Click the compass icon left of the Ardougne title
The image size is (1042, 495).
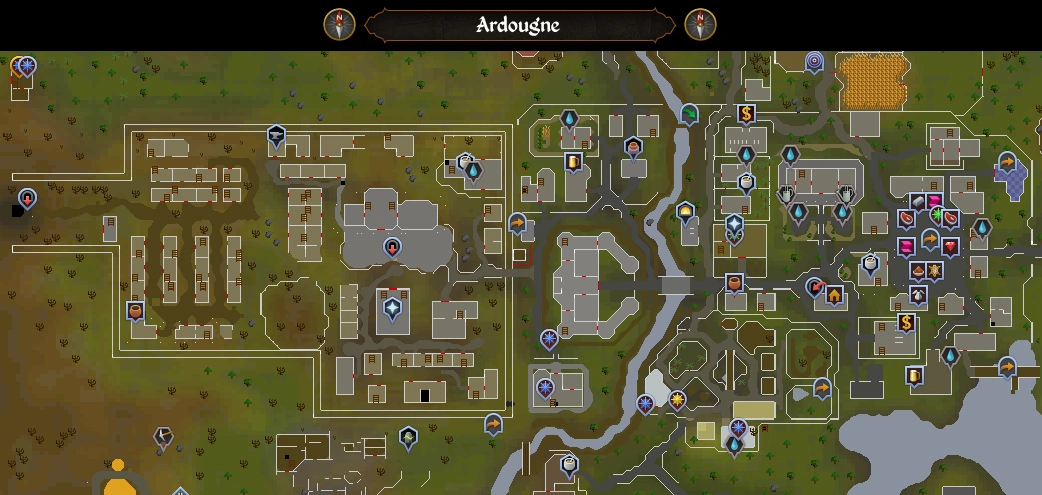tap(340, 24)
